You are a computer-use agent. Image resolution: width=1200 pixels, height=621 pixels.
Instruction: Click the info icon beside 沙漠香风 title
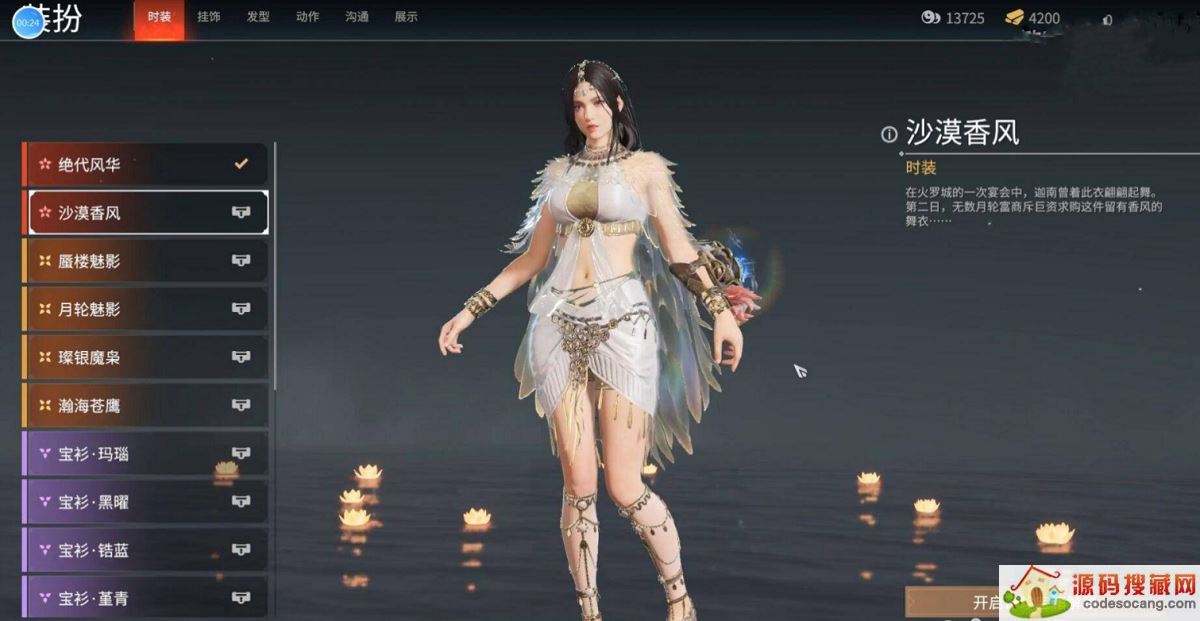tap(889, 134)
